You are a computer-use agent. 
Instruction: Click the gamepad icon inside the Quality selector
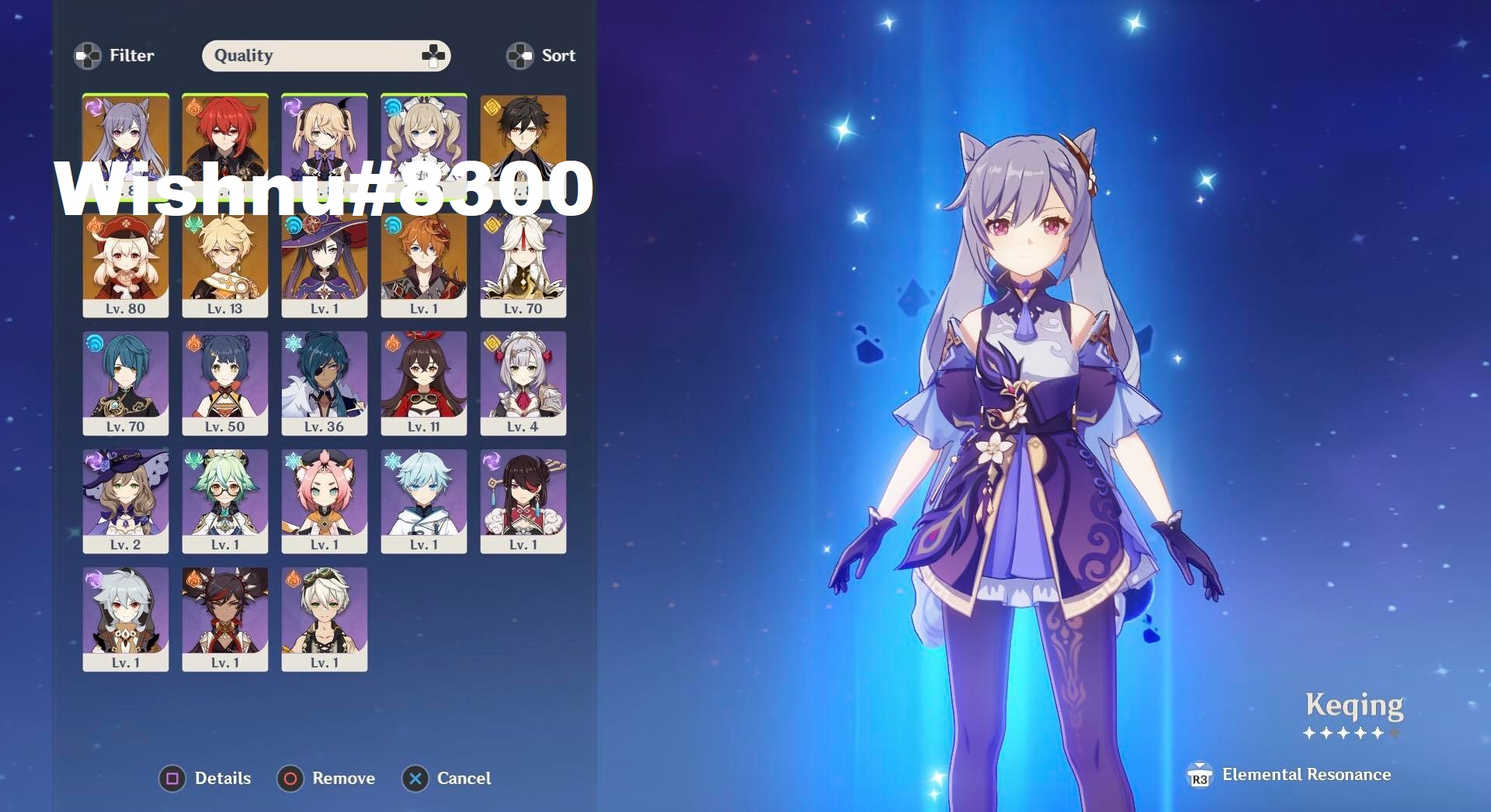(432, 55)
